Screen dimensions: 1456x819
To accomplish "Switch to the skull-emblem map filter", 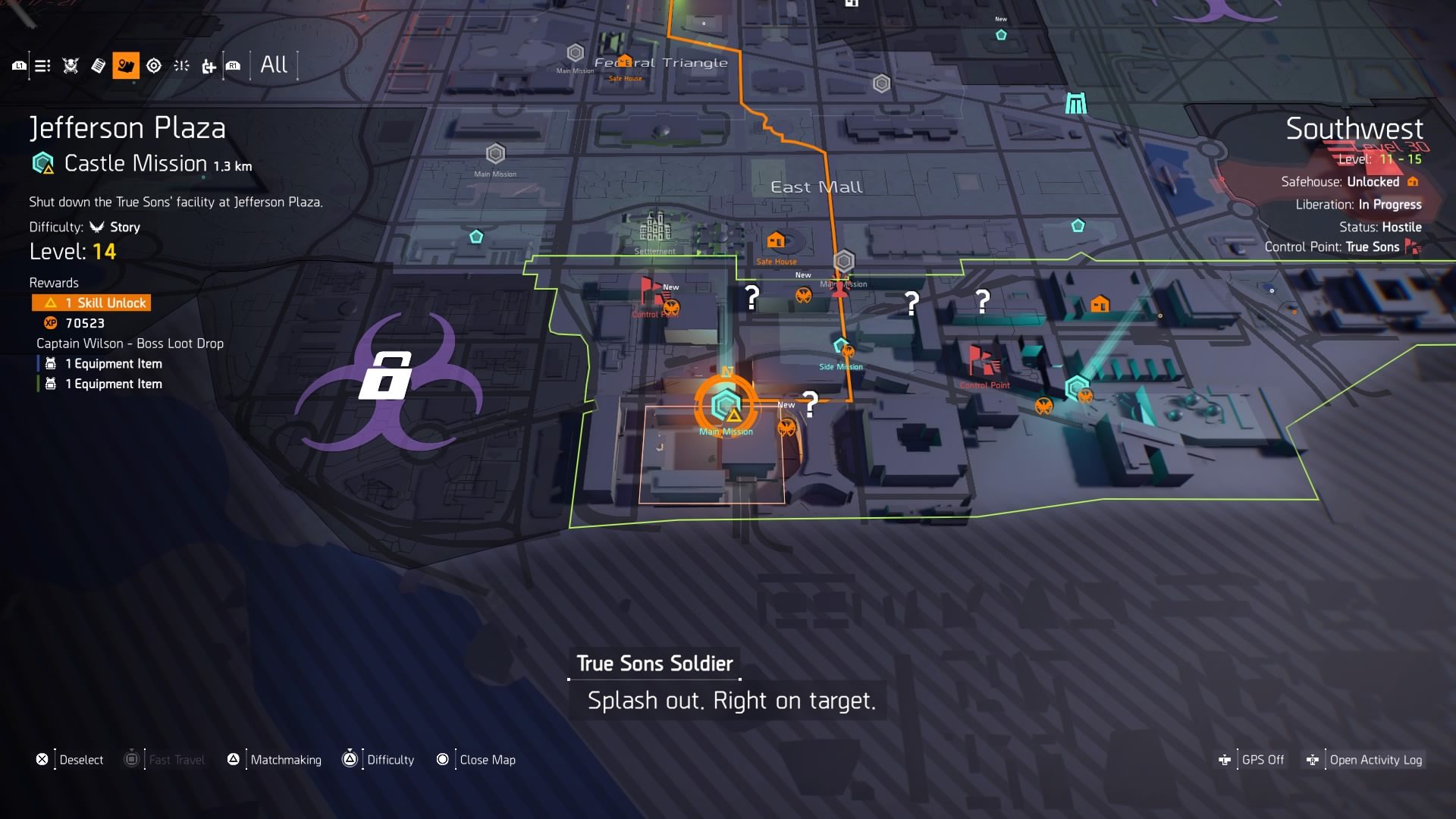I will [71, 66].
